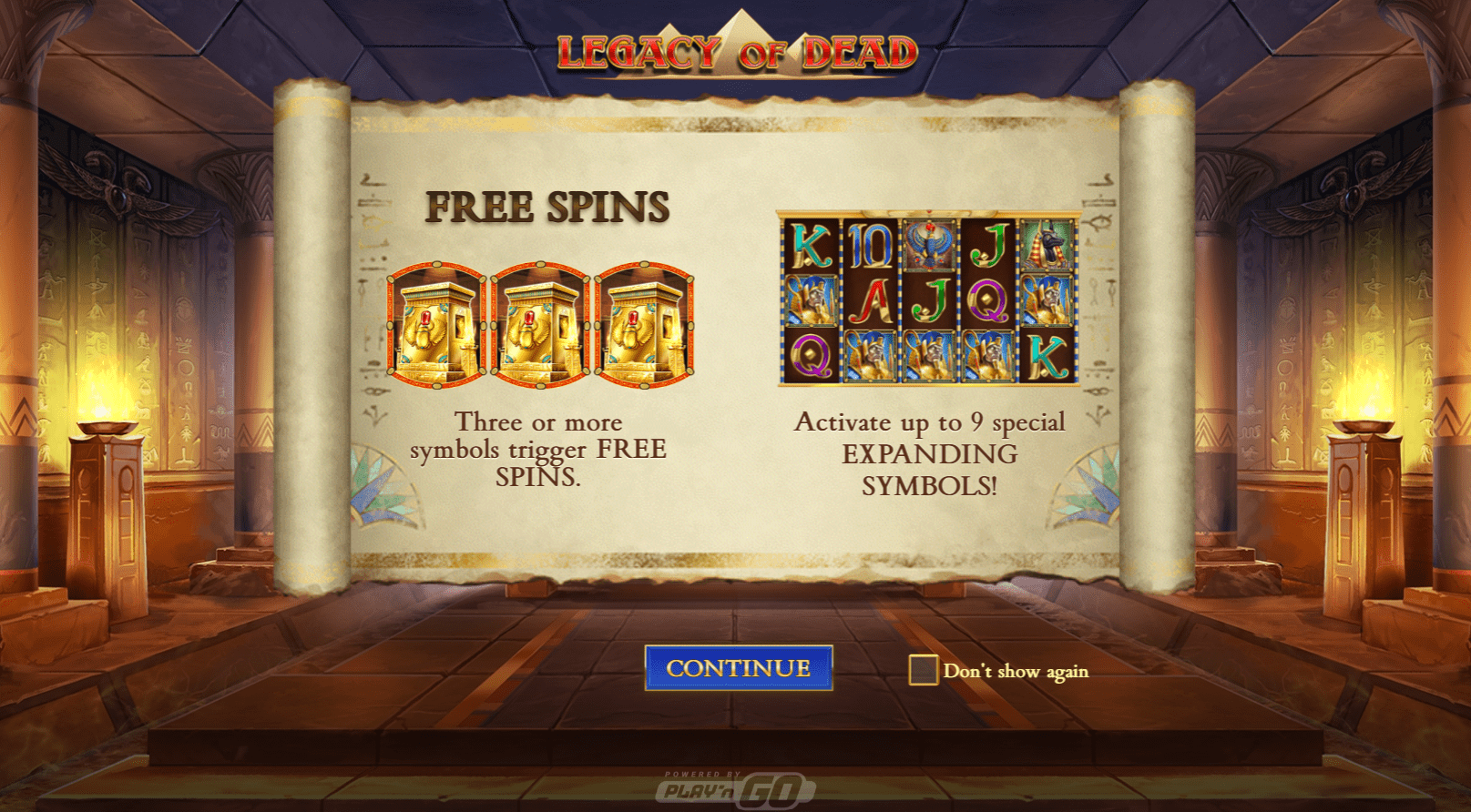
Task: Click the blue CONTINUE button
Action: [x=738, y=668]
